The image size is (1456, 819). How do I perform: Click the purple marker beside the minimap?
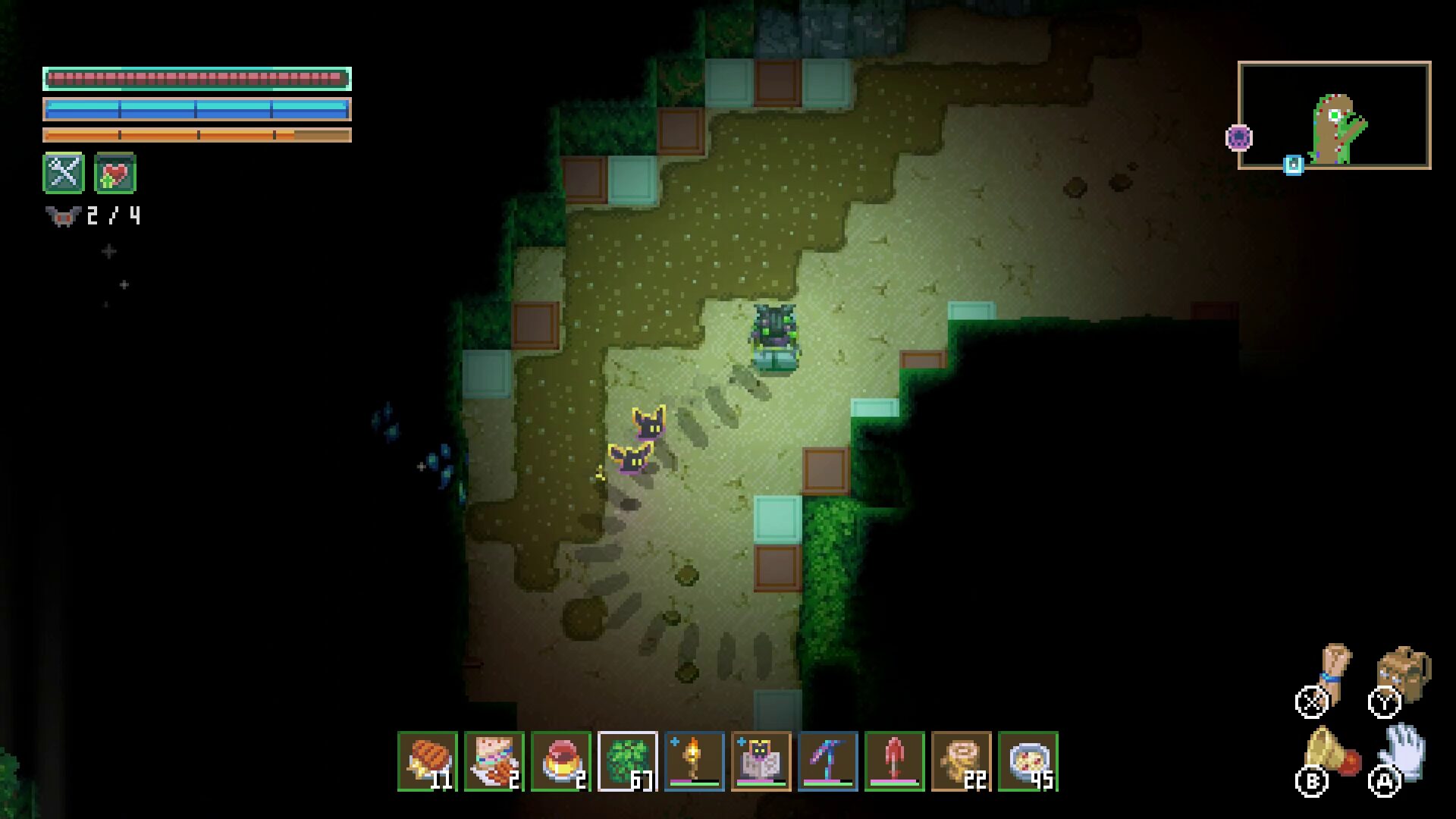(x=1239, y=138)
